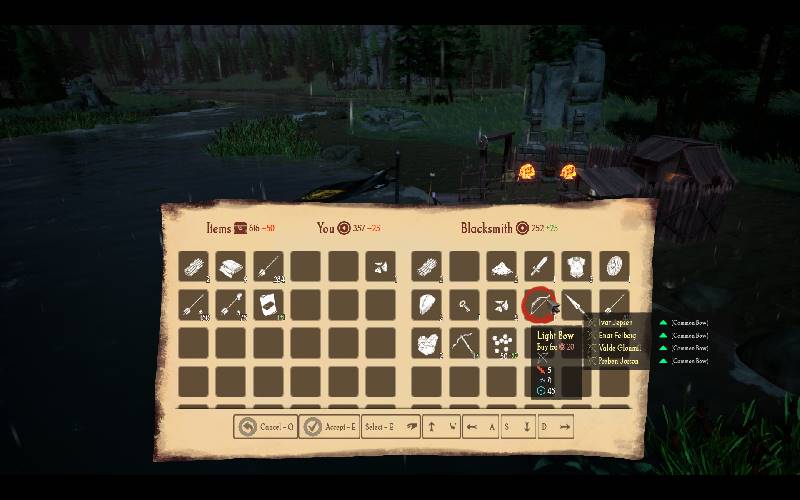This screenshot has width=800, height=500.
Task: Click the key item slot
Action: coord(465,304)
